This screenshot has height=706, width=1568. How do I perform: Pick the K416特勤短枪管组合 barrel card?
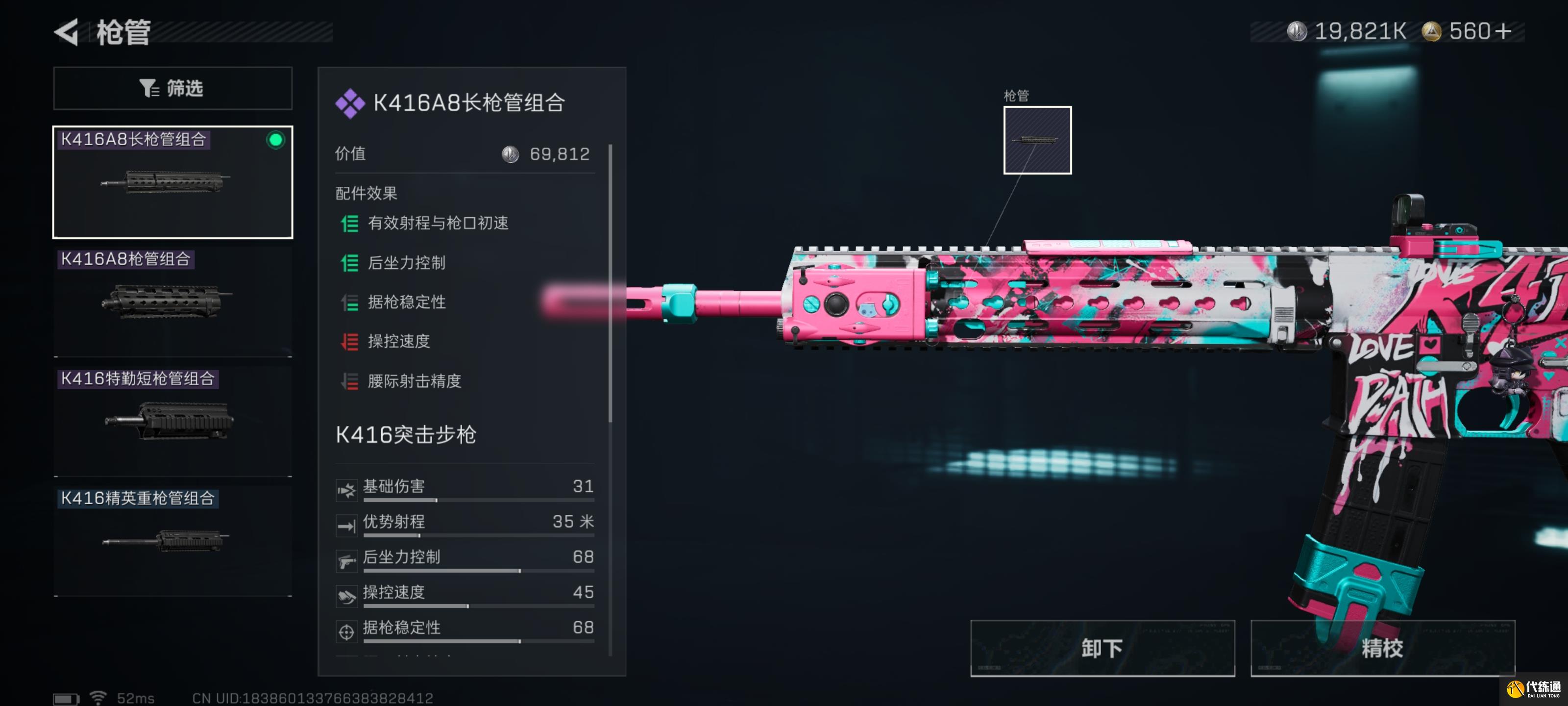pos(172,421)
